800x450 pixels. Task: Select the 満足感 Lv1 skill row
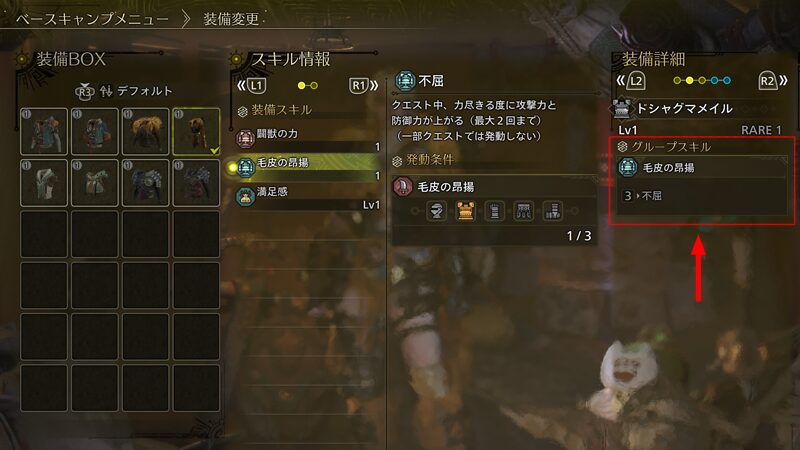click(308, 197)
